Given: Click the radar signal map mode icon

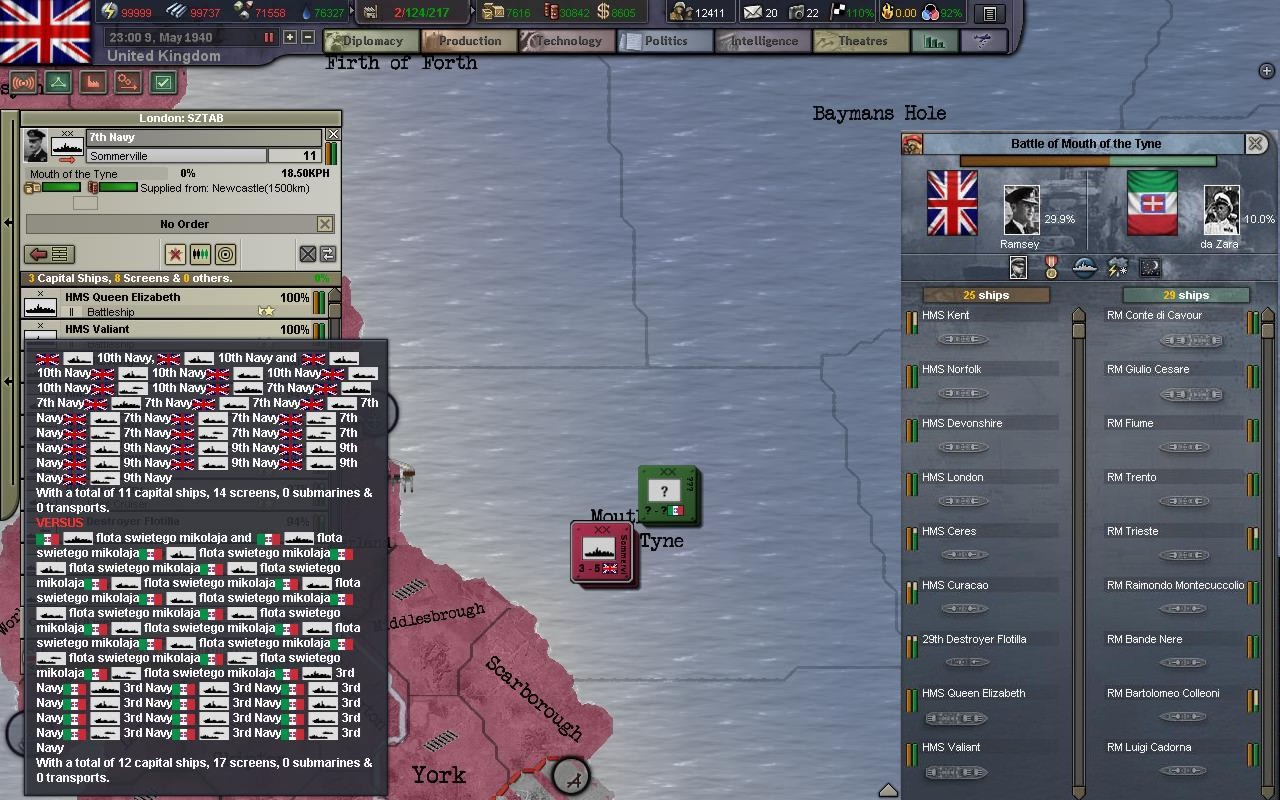Looking at the screenshot, I should click(23, 83).
